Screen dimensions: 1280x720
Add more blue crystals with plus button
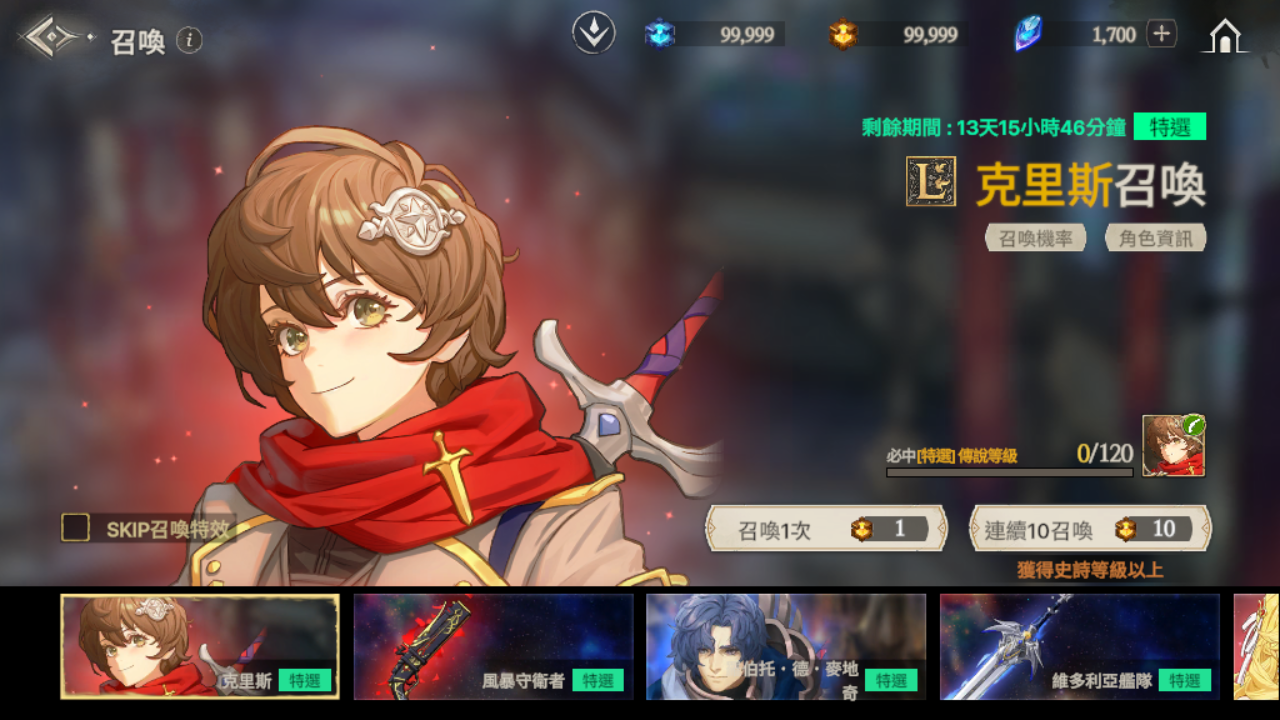coord(1161,34)
